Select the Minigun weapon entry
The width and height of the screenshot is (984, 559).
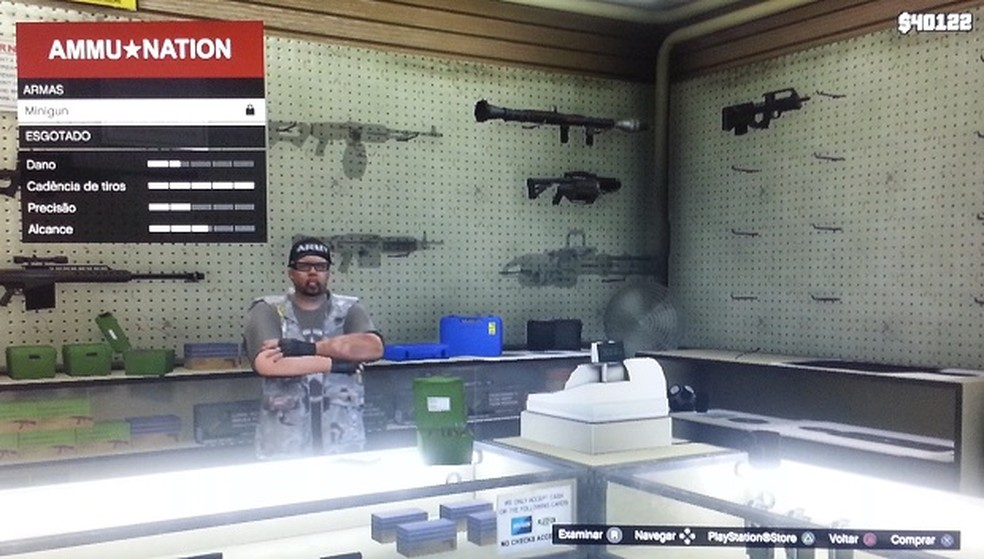pos(140,111)
